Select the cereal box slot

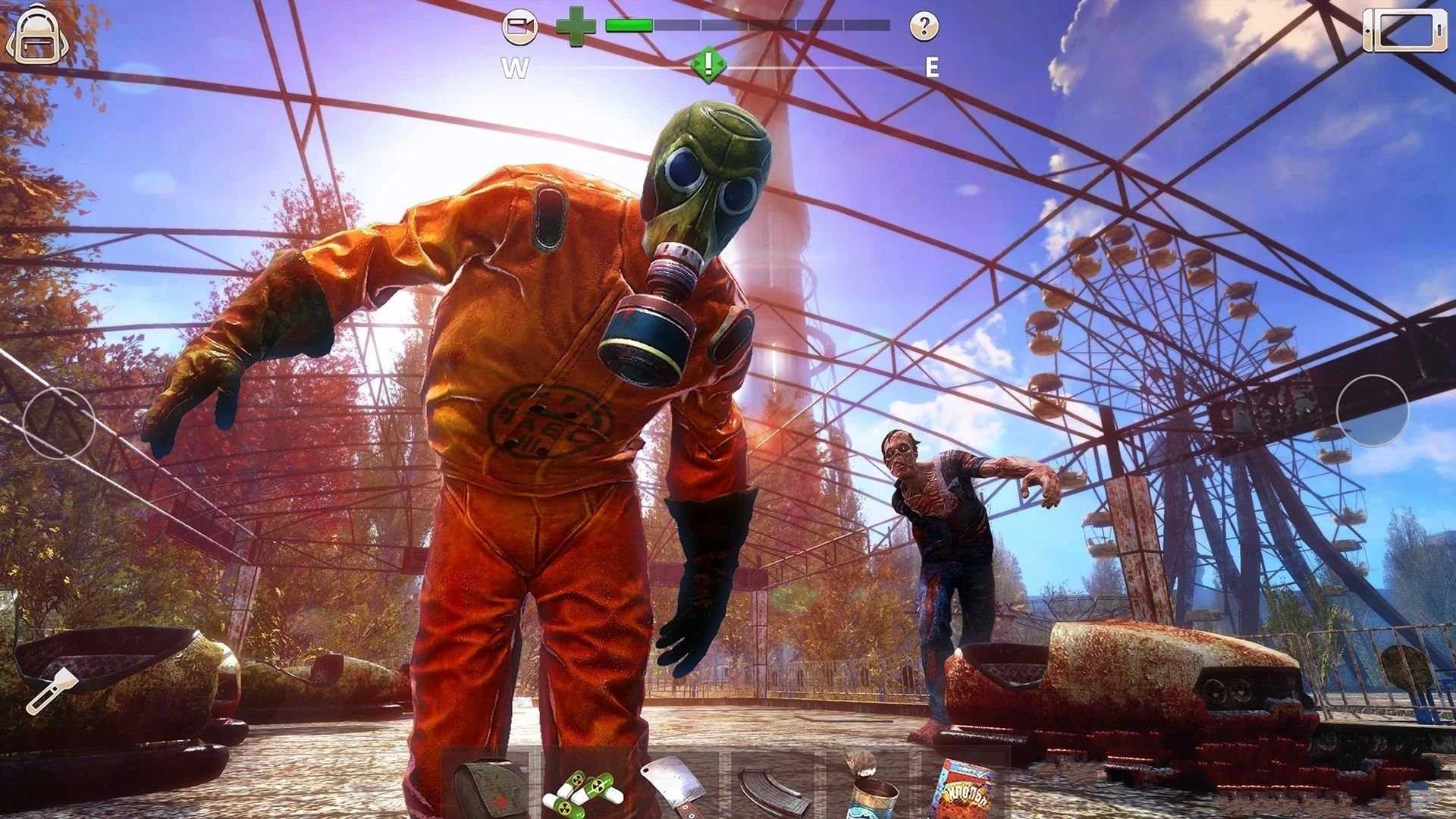(x=963, y=789)
